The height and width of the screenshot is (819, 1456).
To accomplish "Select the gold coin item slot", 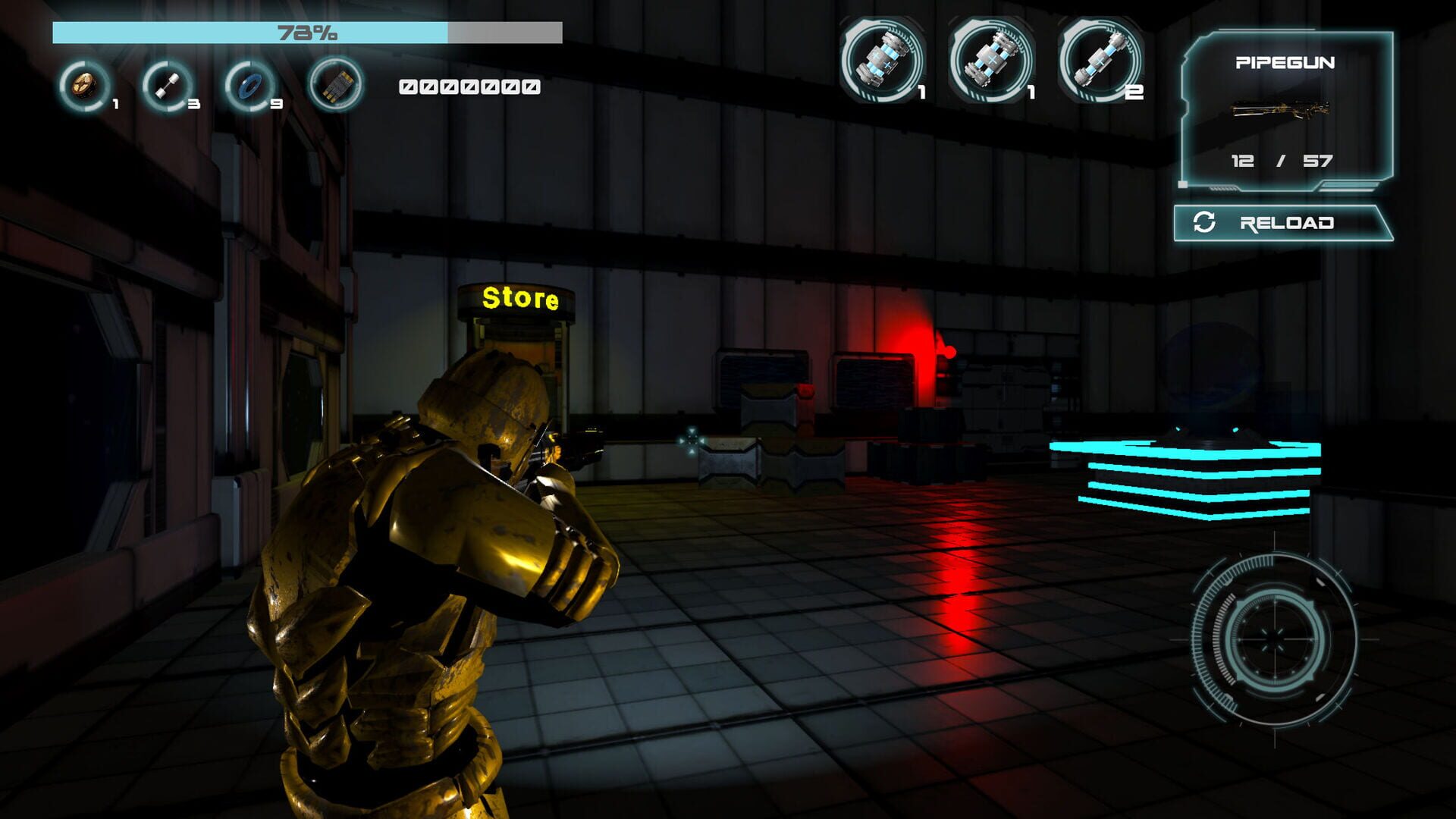I will [85, 86].
